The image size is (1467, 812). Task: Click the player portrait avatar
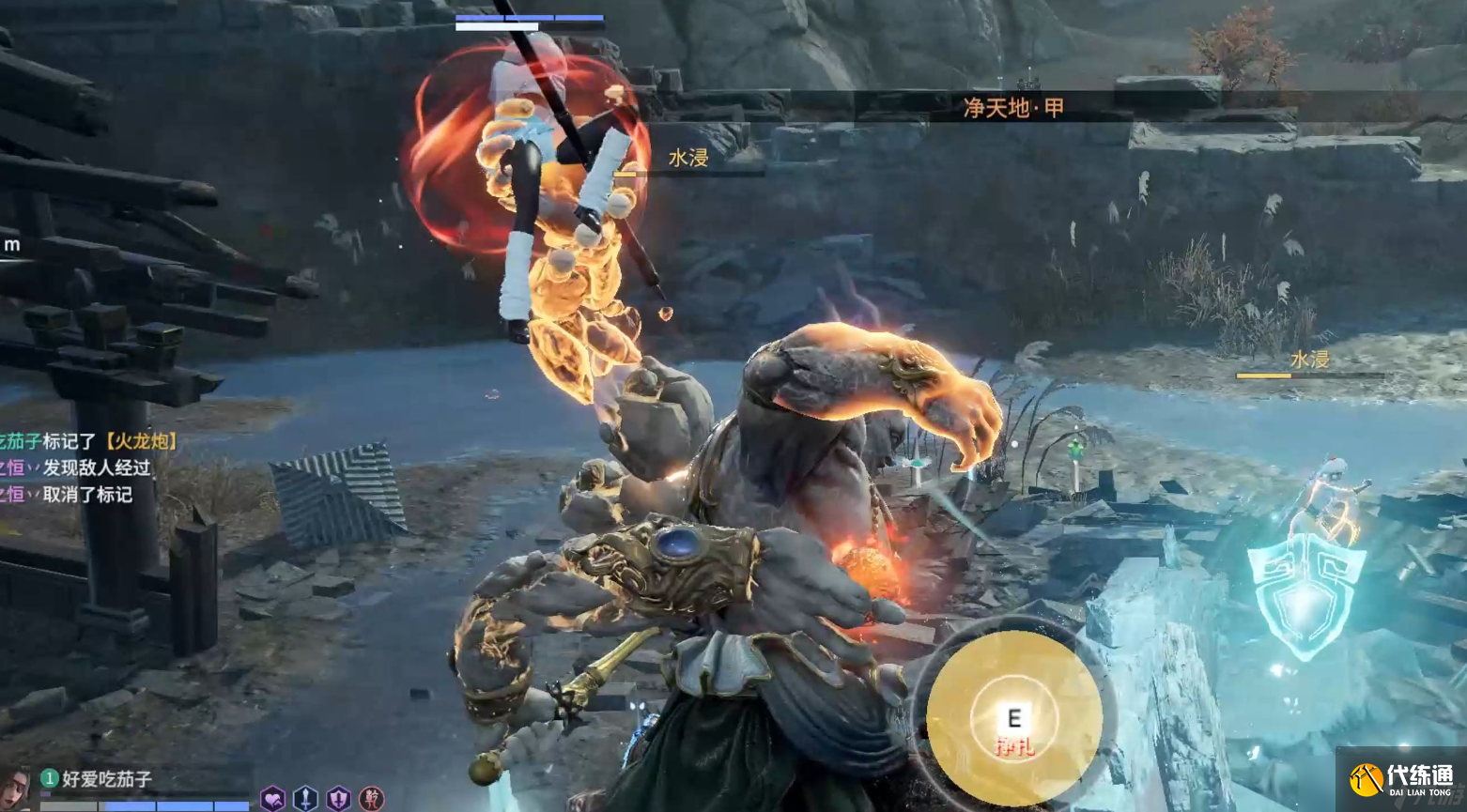pos(13,789)
